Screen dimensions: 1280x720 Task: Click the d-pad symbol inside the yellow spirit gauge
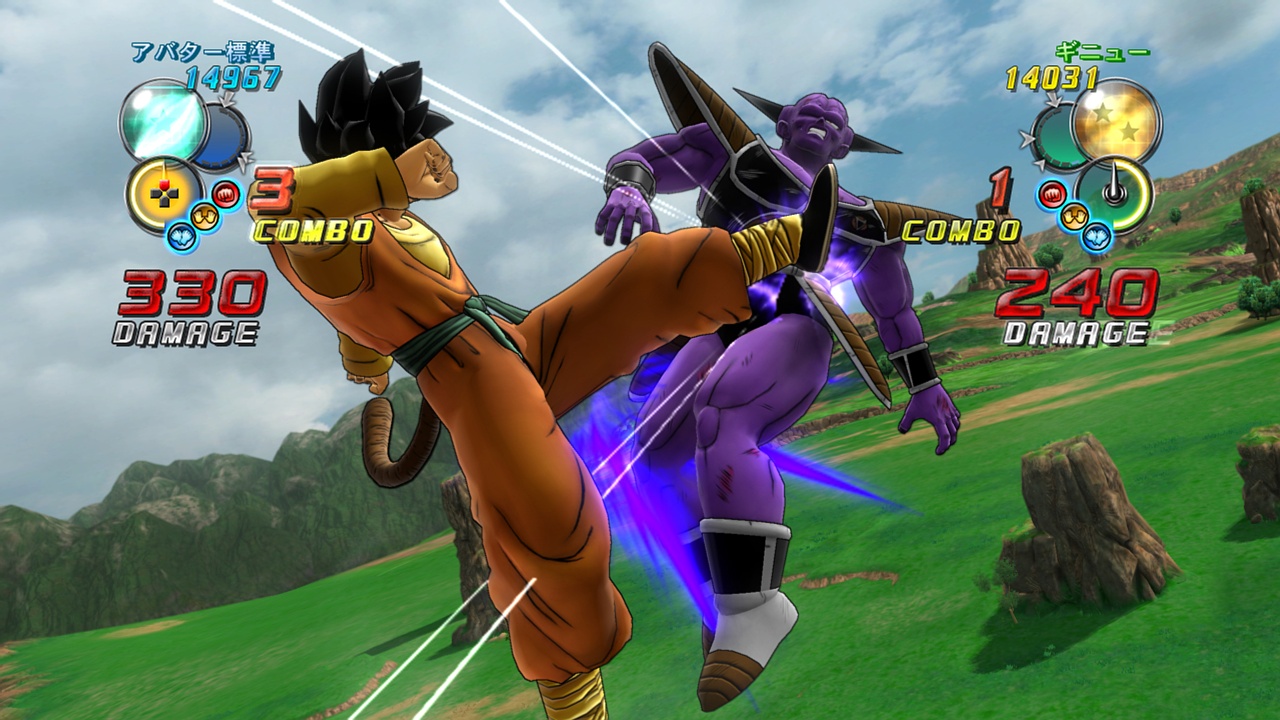[x=163, y=194]
